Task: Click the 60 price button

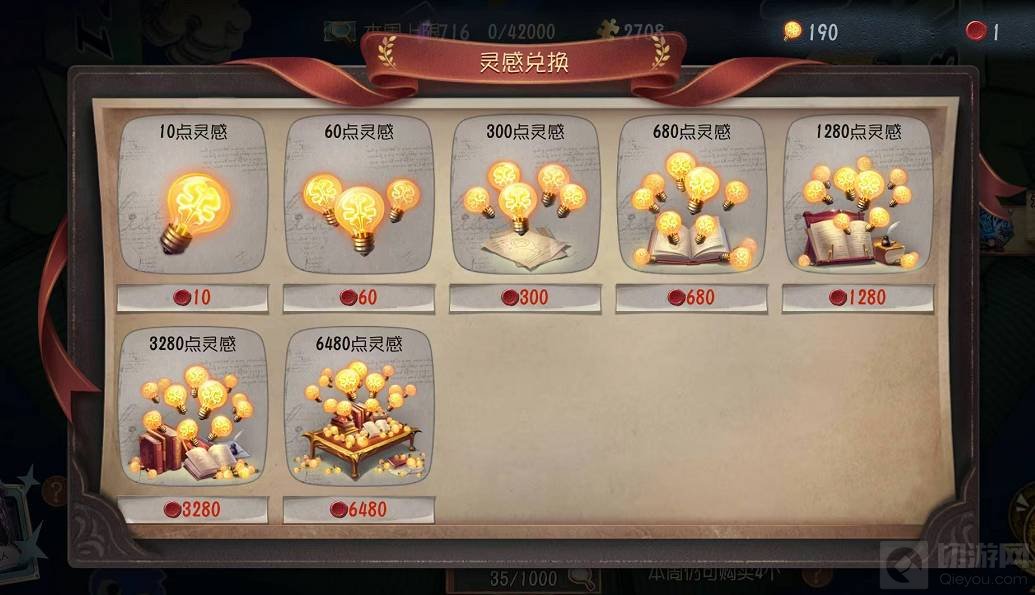Action: (359, 297)
